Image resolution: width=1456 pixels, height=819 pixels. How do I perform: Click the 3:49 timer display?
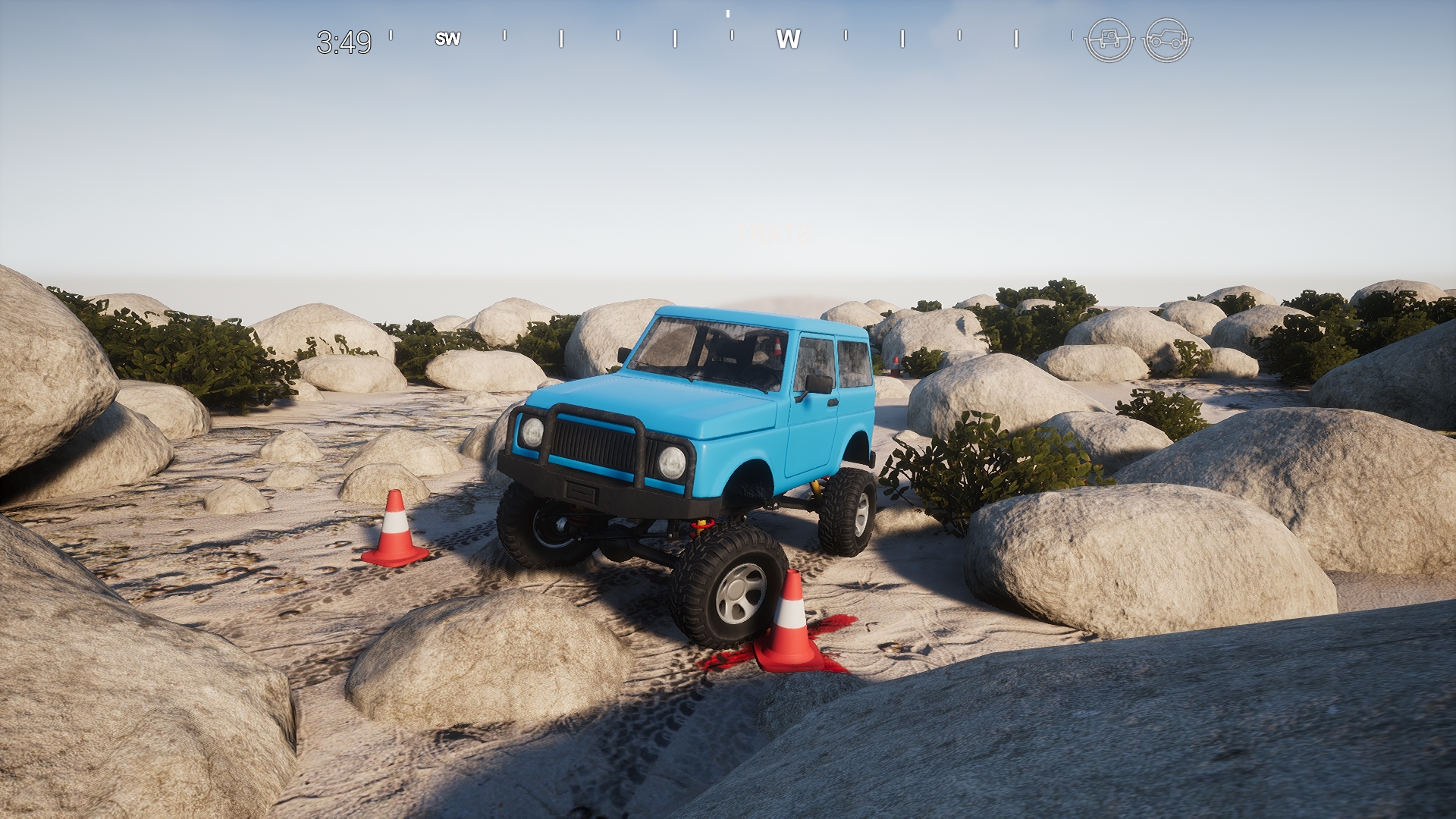tap(345, 39)
